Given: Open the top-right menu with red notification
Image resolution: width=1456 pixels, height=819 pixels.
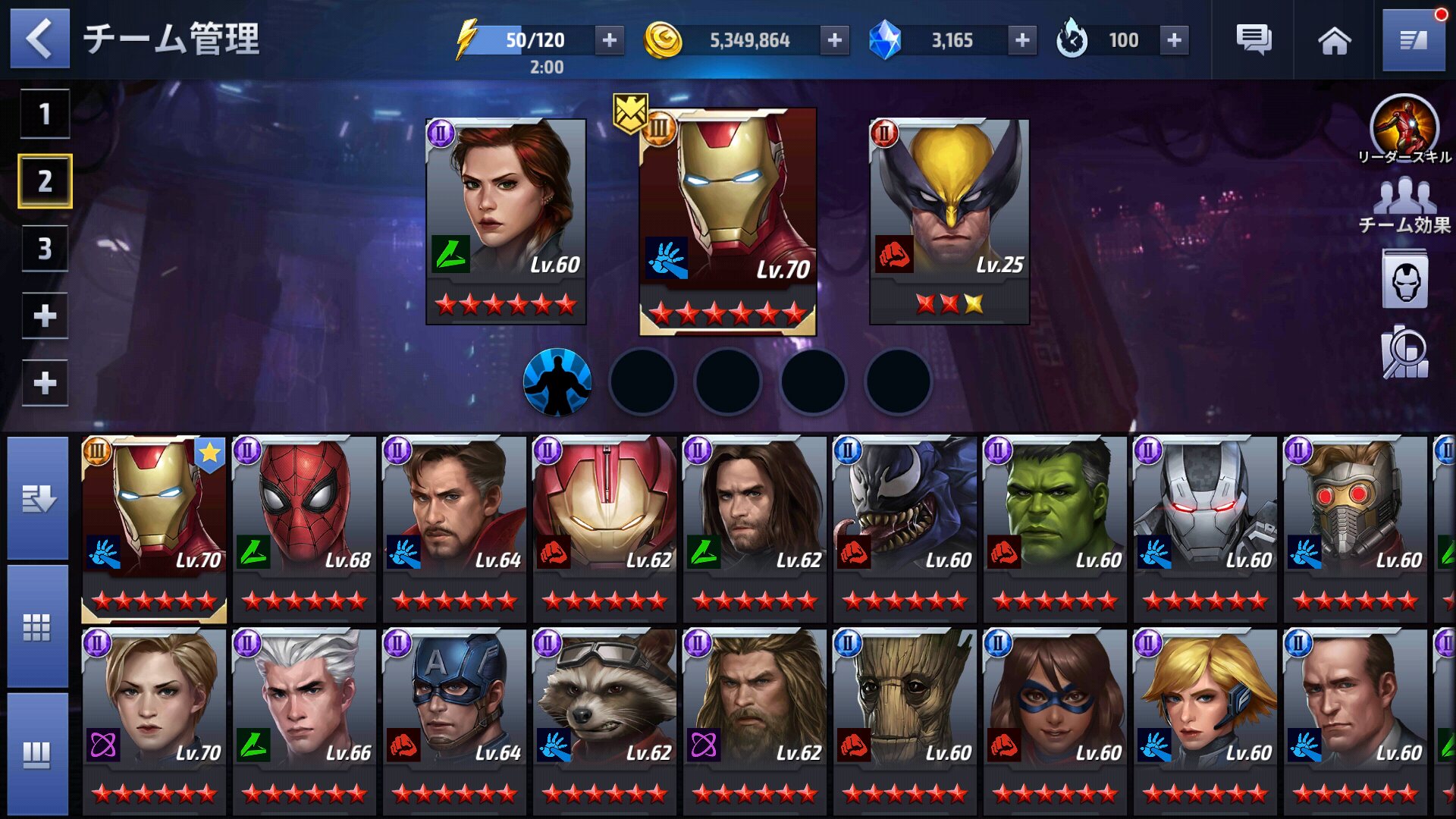Looking at the screenshot, I should [x=1414, y=40].
